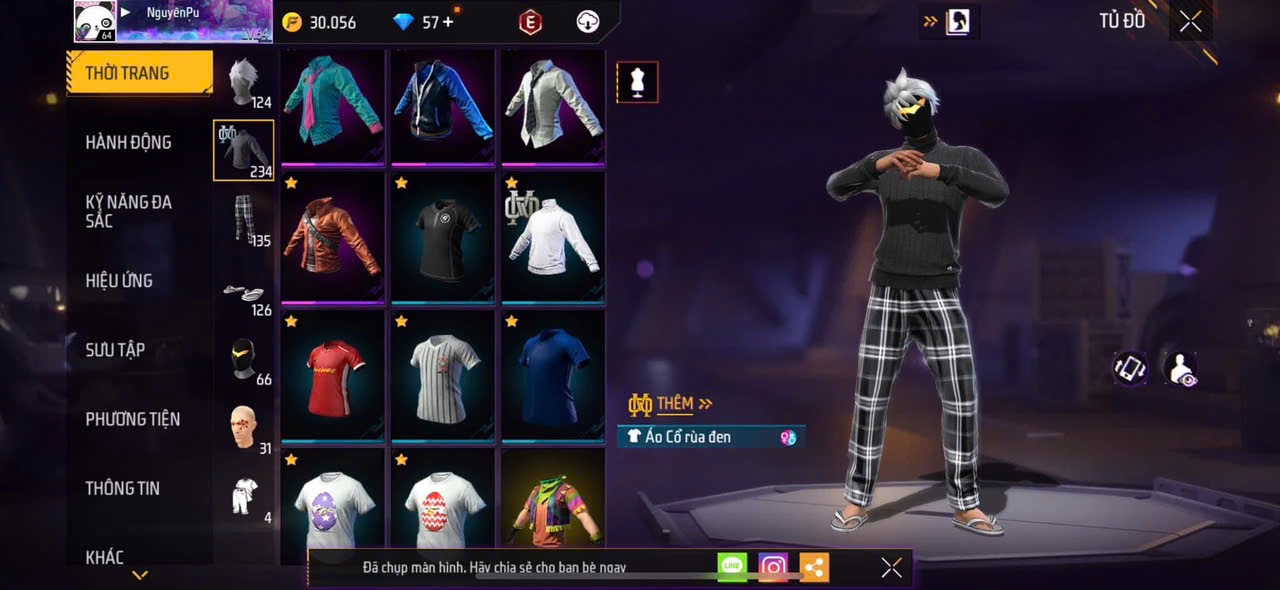Pick the red jersey shirt
The height and width of the screenshot is (590, 1280).
pos(333,374)
